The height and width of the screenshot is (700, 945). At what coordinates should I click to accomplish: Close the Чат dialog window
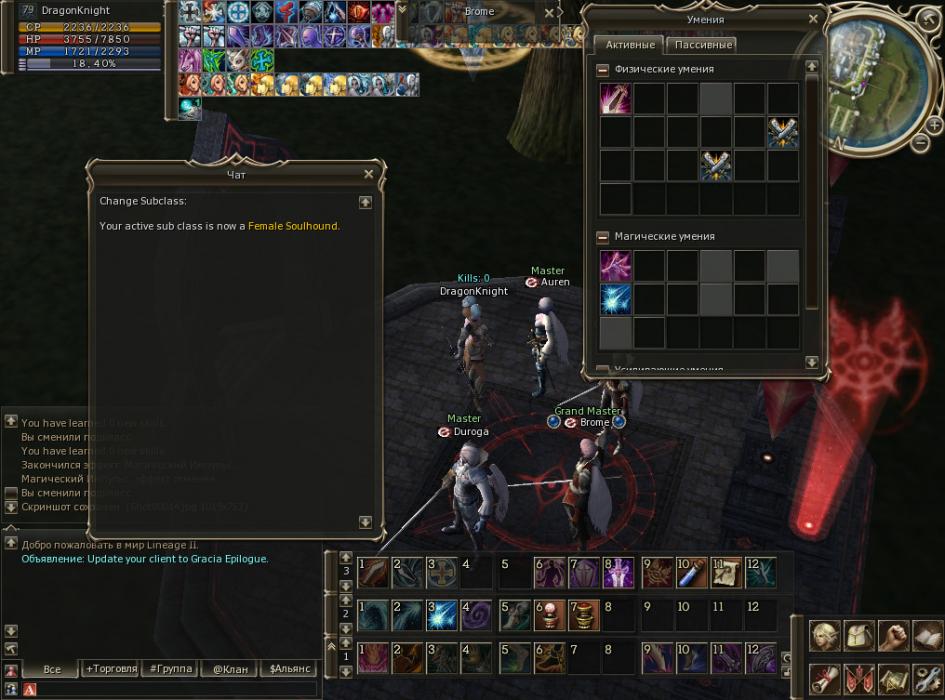tap(368, 174)
